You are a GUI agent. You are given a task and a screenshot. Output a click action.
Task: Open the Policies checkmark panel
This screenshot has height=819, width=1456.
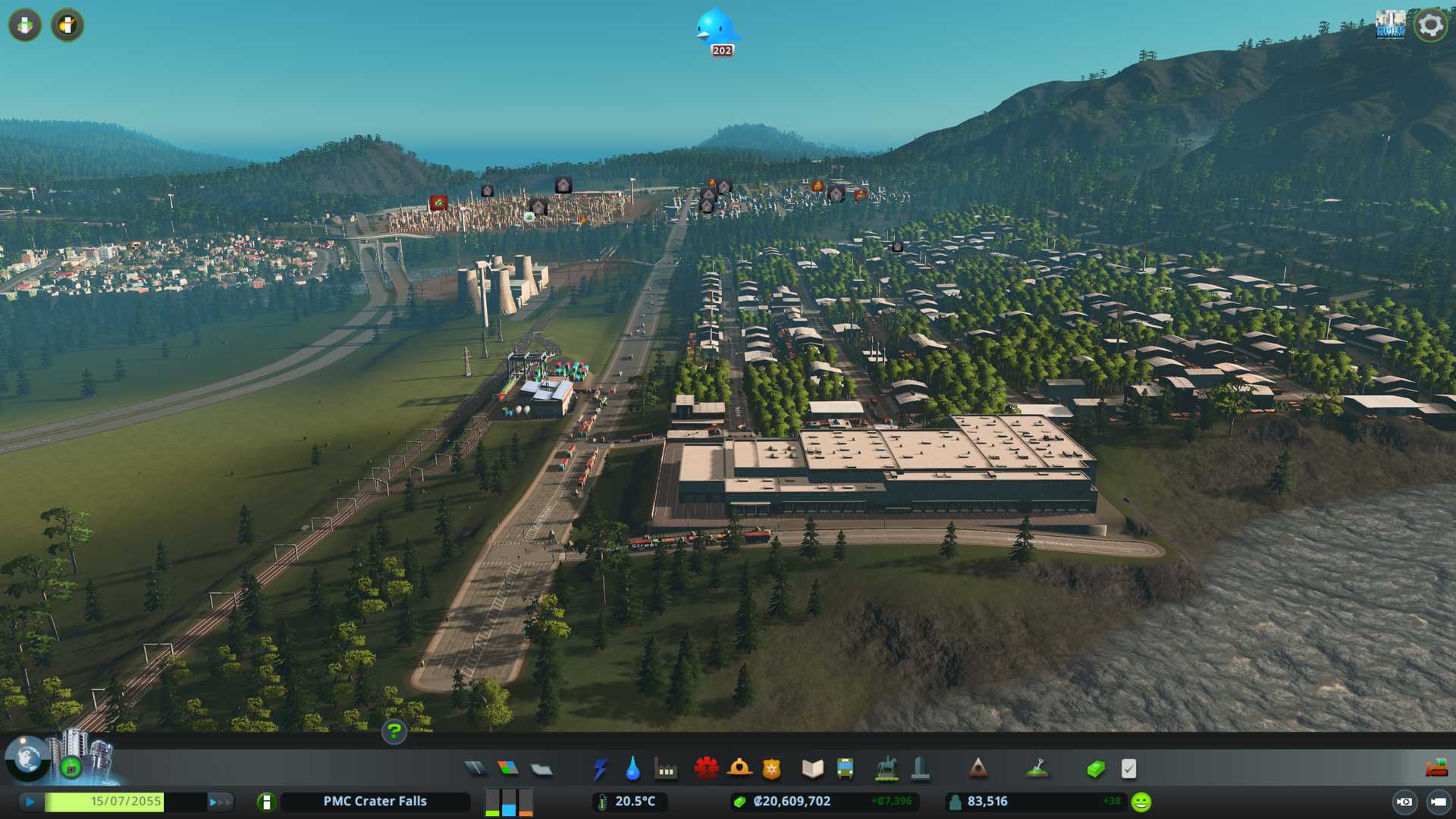(1128, 769)
